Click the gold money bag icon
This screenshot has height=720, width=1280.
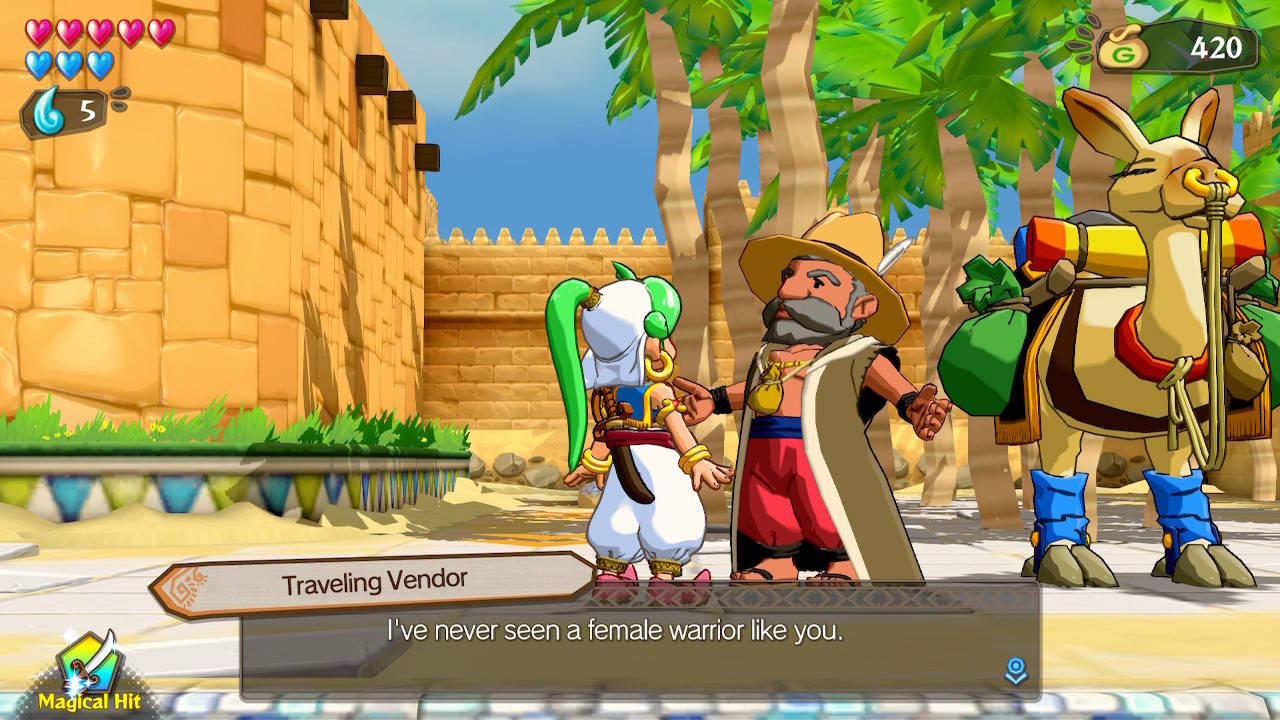(x=1124, y=44)
